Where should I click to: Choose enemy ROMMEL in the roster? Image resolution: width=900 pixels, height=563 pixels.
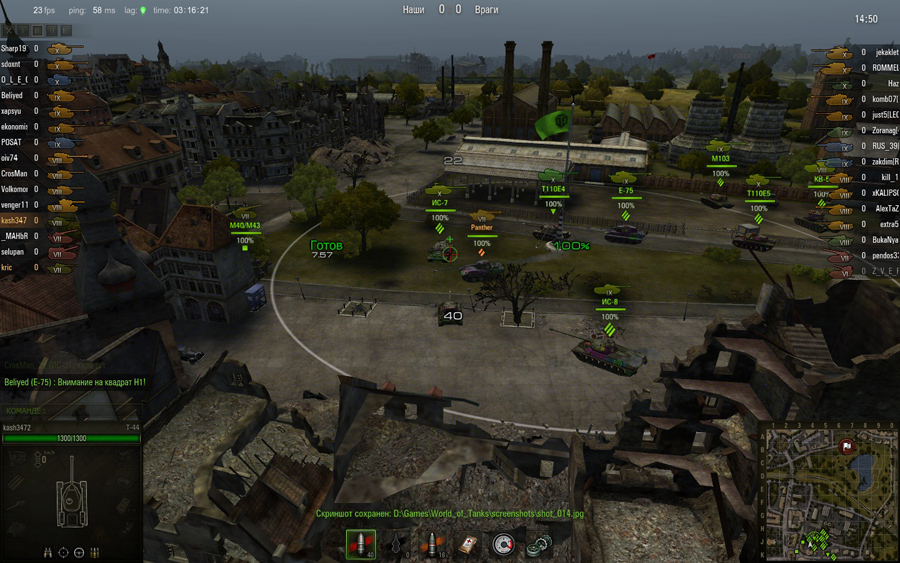pos(886,67)
